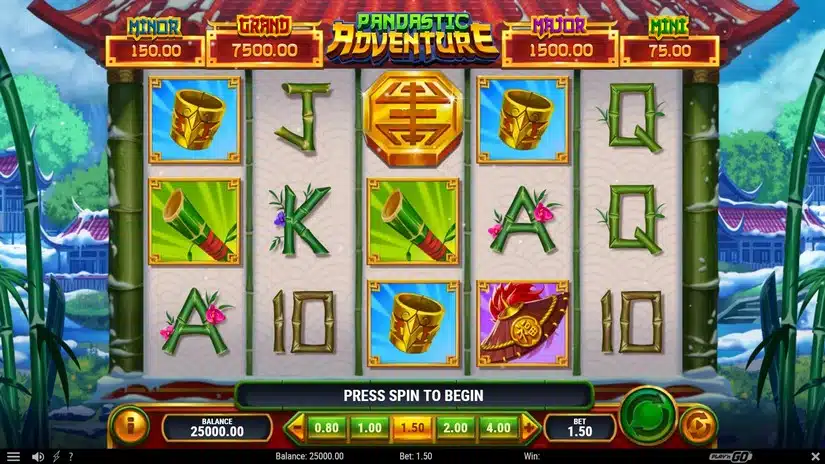
Task: Set the bet to 2.00
Action: [456, 428]
